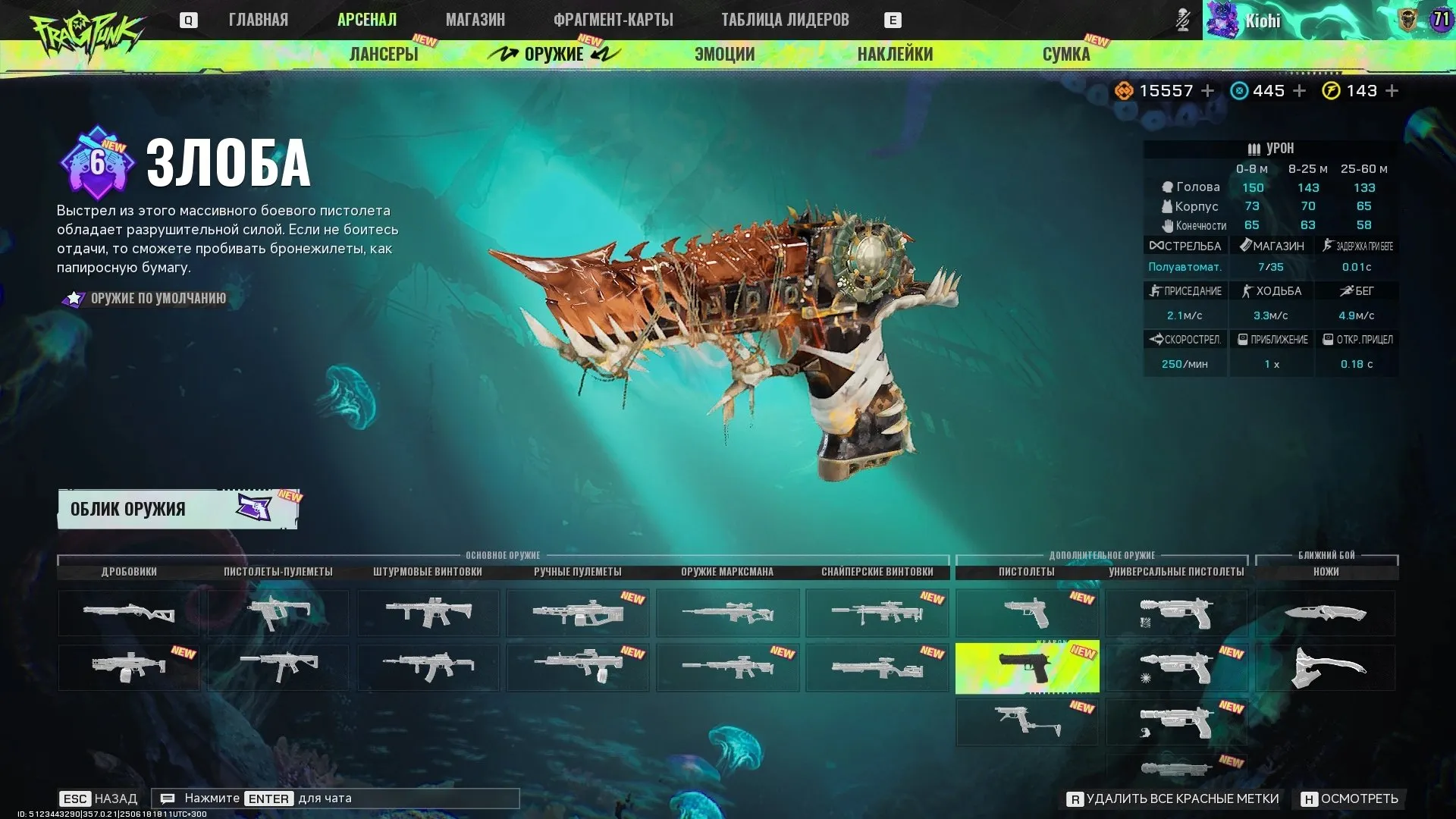
Task: Click the plus icon next to 15557 gold
Action: (1209, 90)
